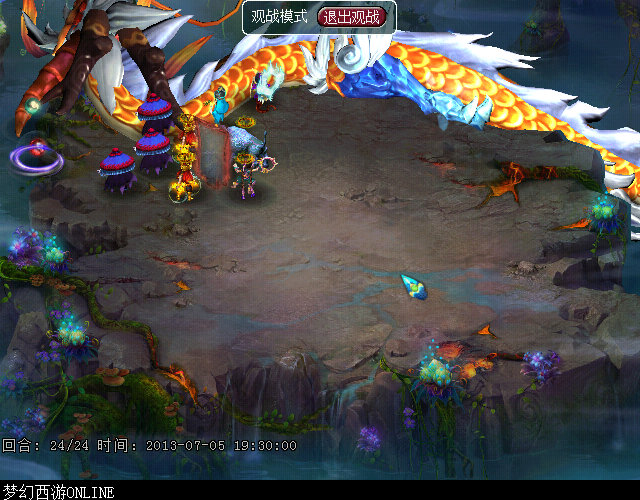The height and width of the screenshot is (500, 640).
Task: Click the 退出观战 exit spectating button
Action: click(351, 17)
